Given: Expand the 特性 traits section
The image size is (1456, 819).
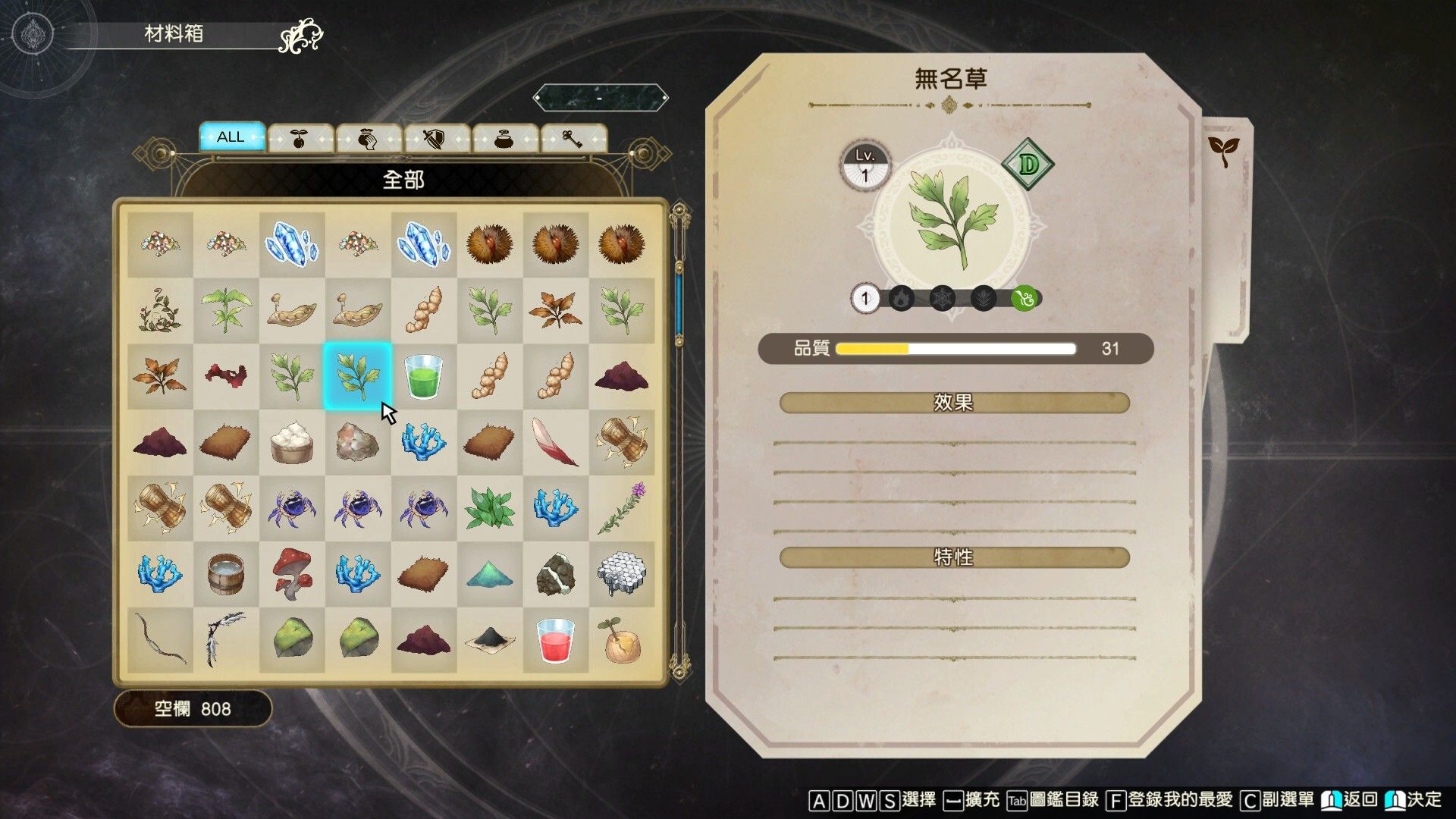Looking at the screenshot, I should 952,557.
